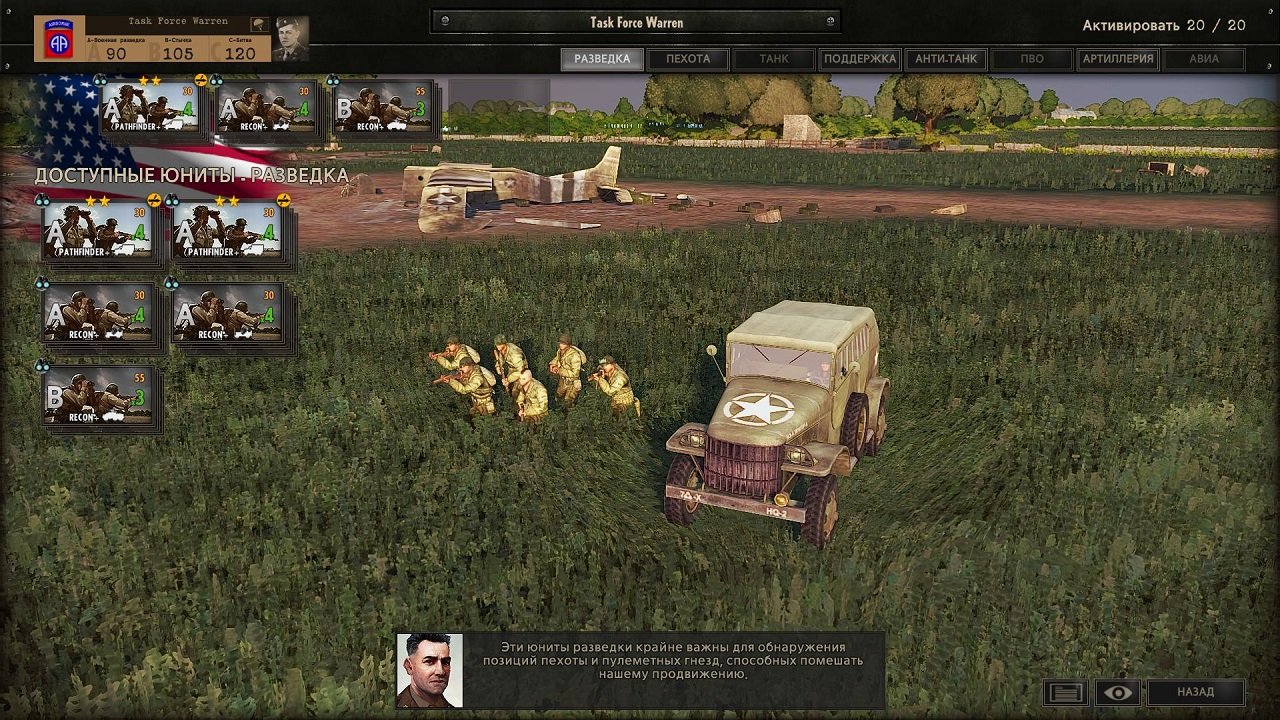
Task: Click the parachute insignia beside Task Force Warren
Action: pos(258,23)
